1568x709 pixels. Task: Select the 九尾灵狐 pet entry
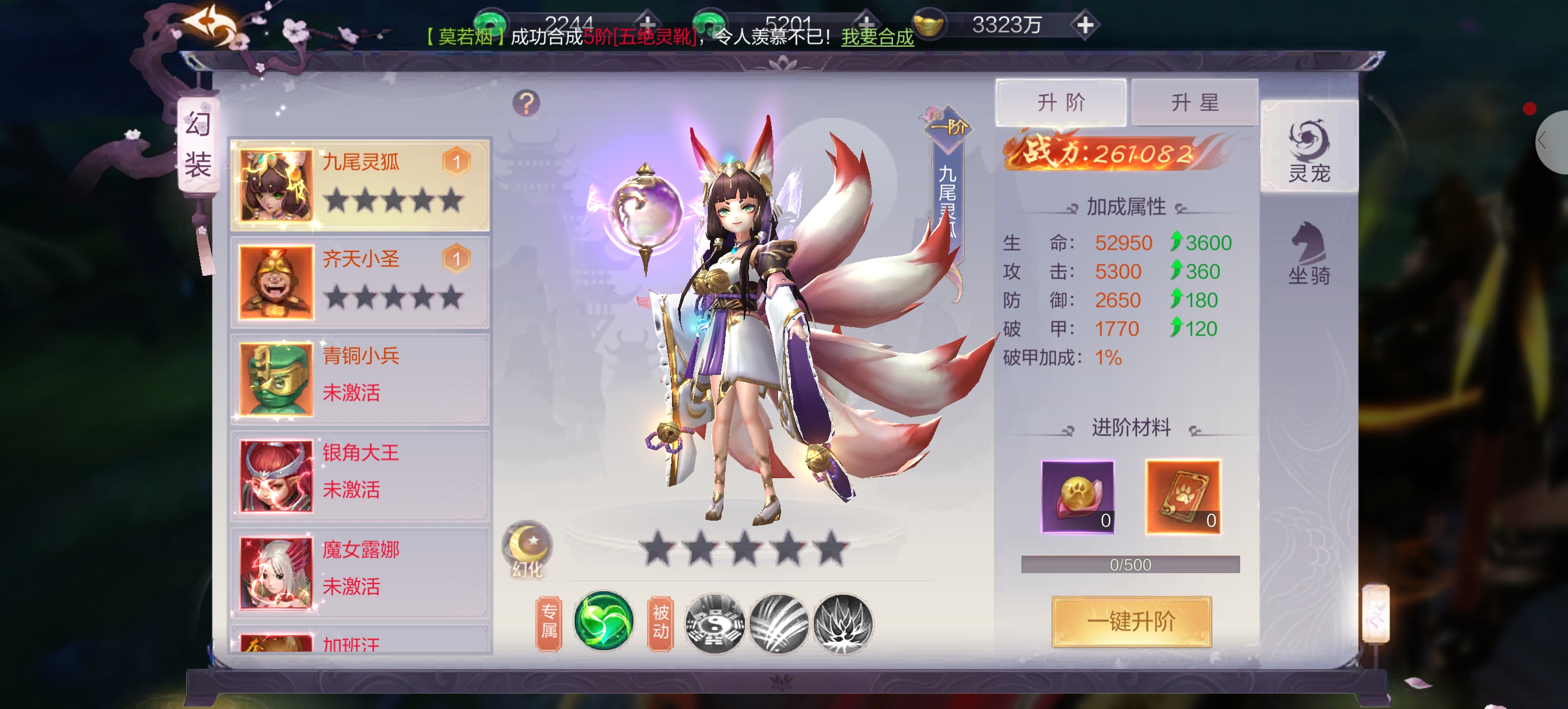click(x=360, y=184)
